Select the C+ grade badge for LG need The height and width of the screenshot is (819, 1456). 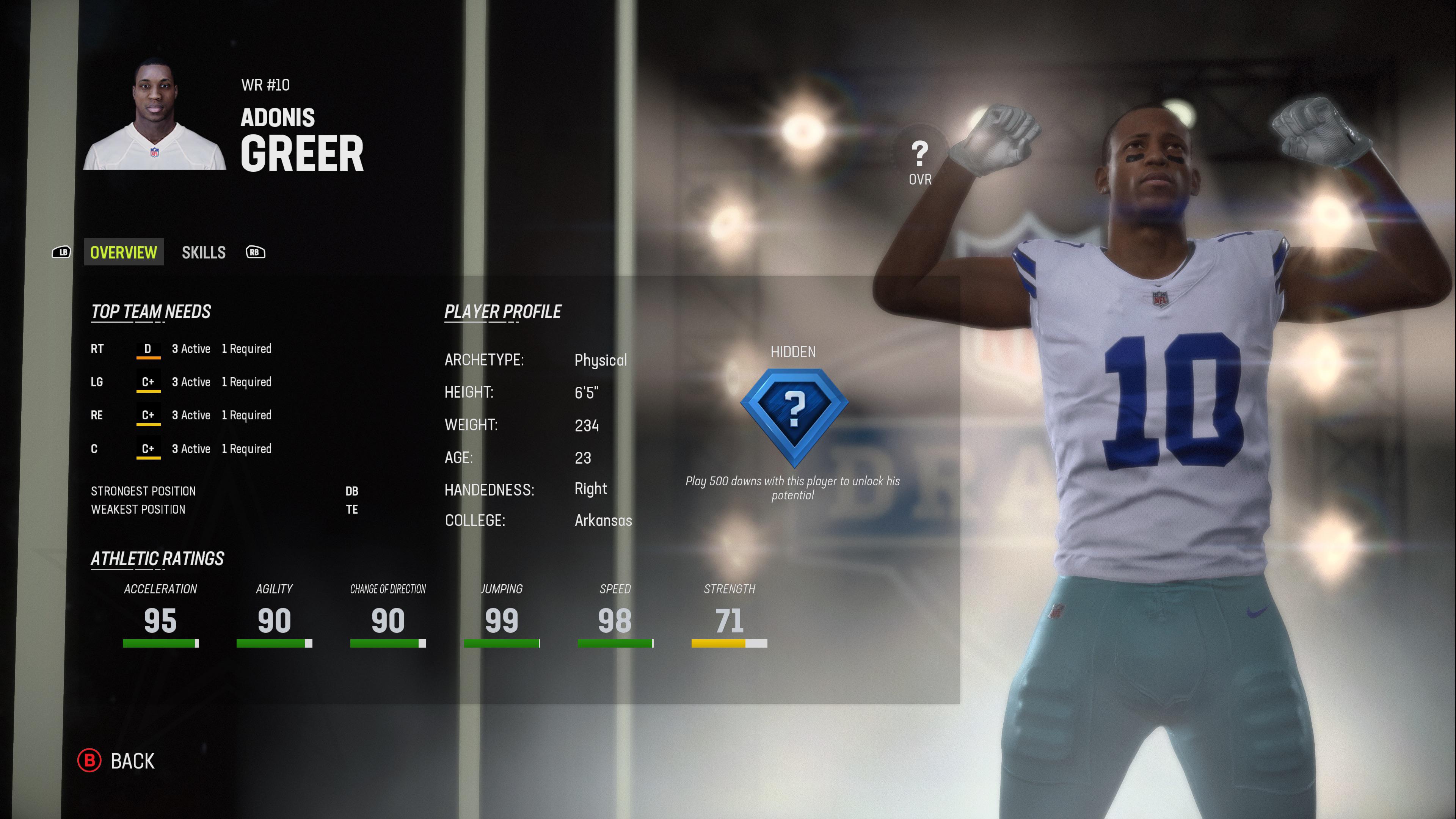tap(149, 382)
